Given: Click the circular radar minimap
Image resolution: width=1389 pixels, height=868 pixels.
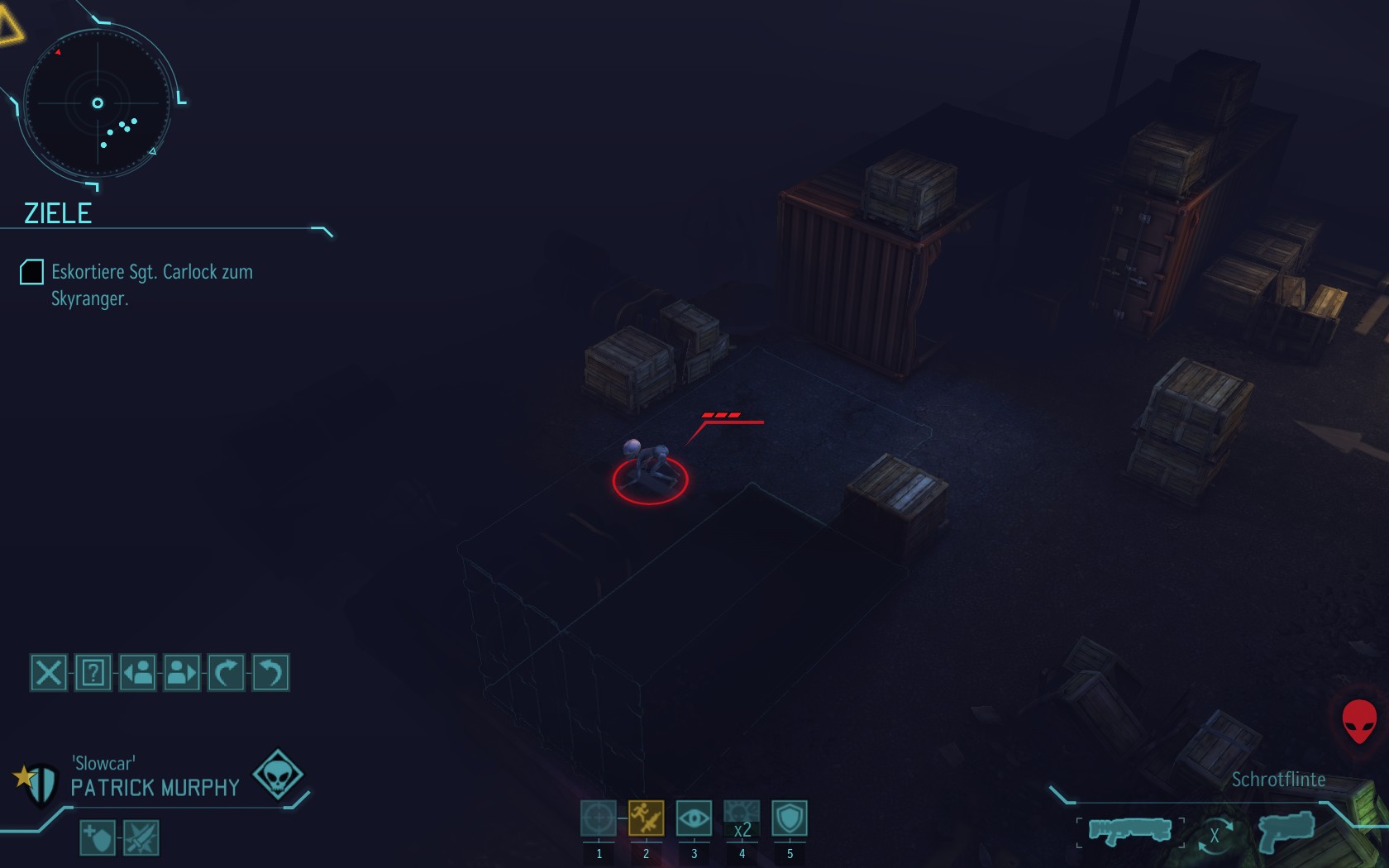Looking at the screenshot, I should pyautogui.click(x=98, y=103).
